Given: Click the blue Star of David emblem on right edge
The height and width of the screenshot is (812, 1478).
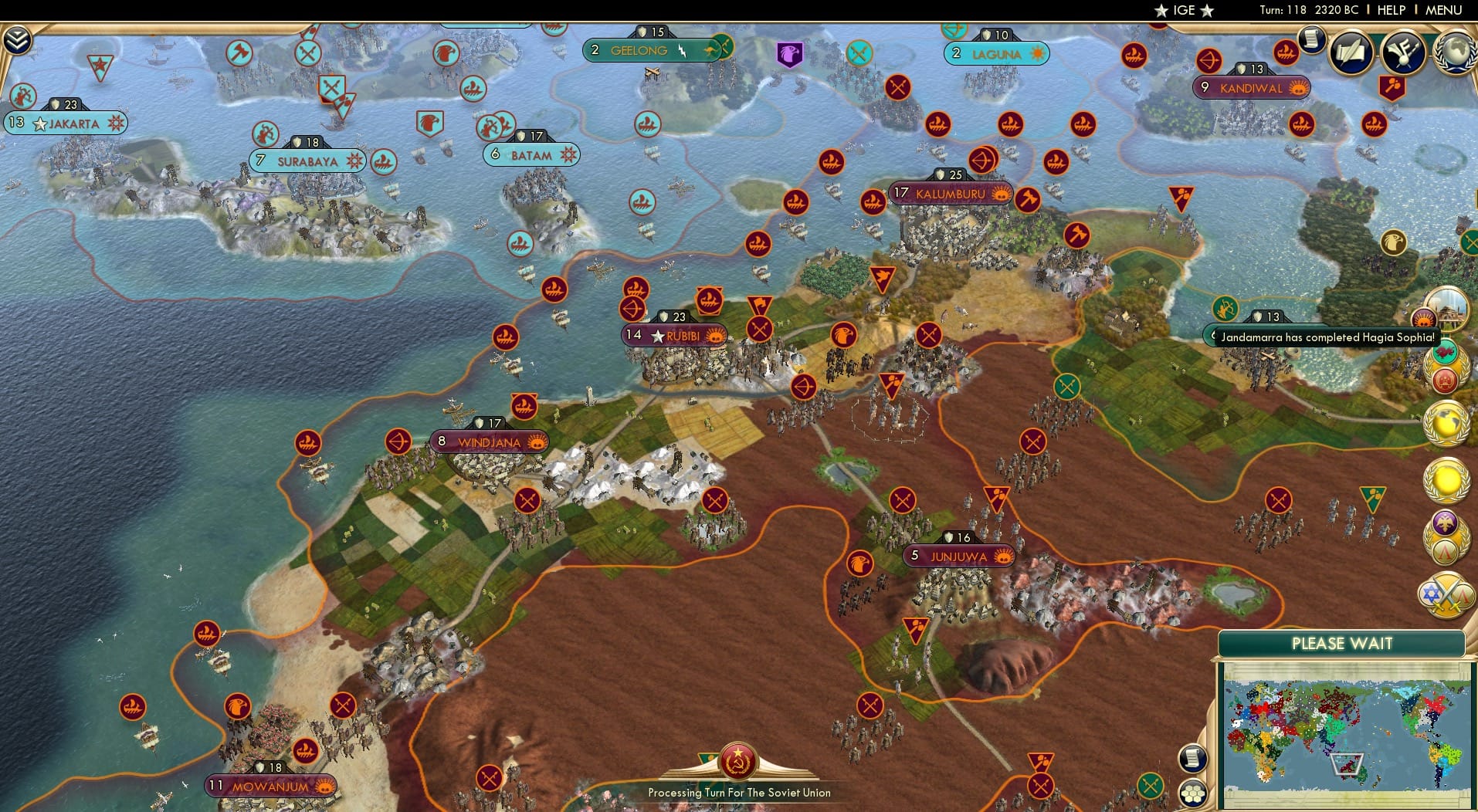Looking at the screenshot, I should [x=1429, y=591].
